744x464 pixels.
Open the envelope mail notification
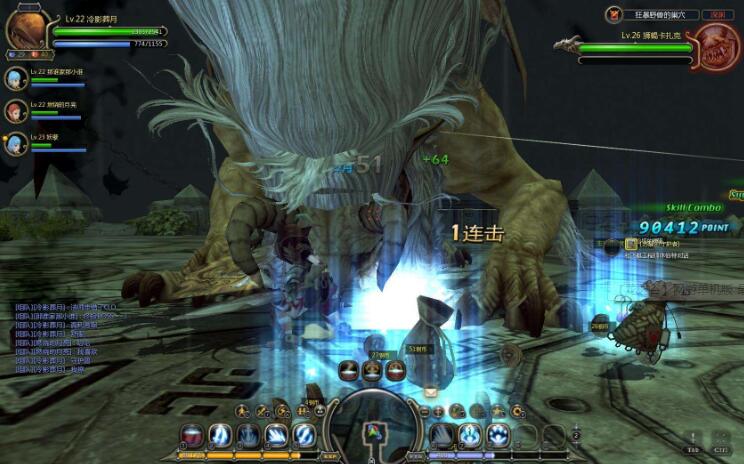pos(430,392)
